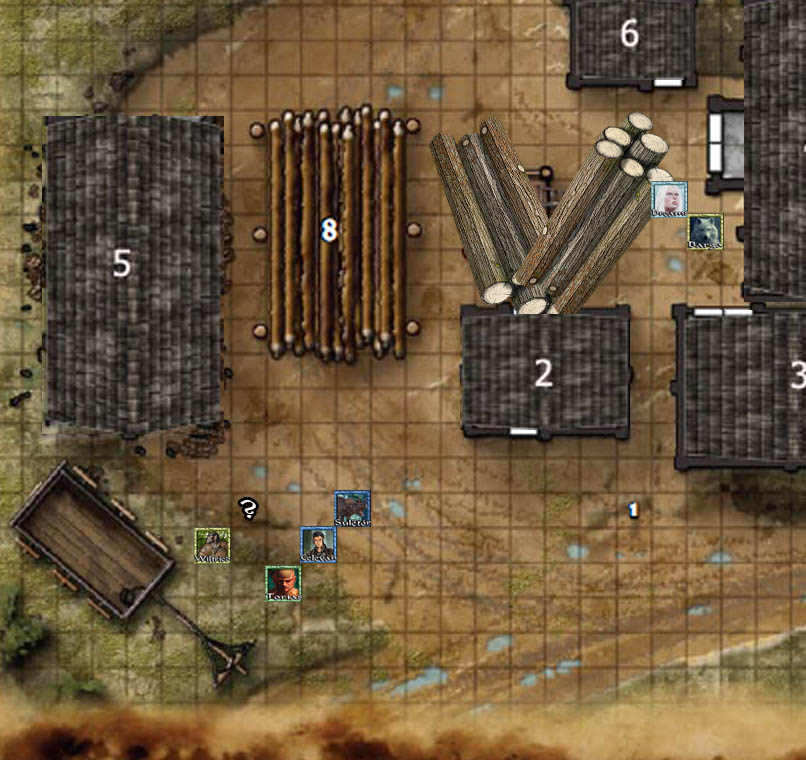This screenshot has height=760, width=806.
Task: Click the number 1 map marker
Action: point(633,510)
